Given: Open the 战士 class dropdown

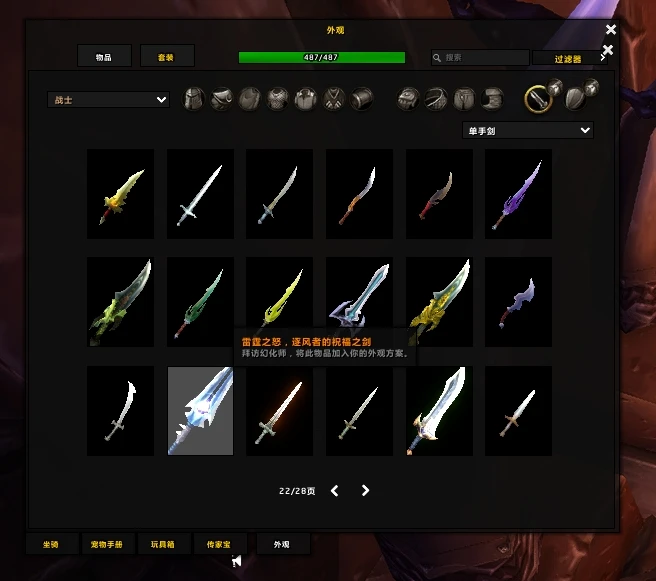Looking at the screenshot, I should [109, 100].
